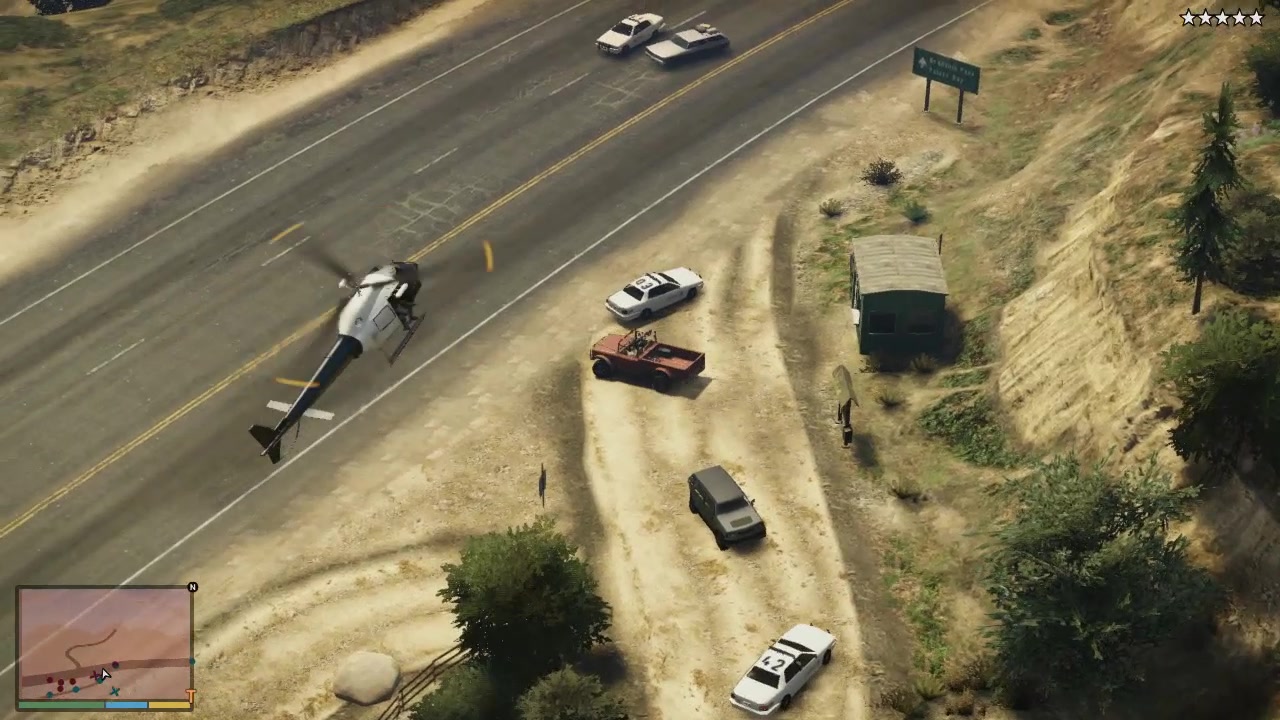Select the orange T blip on minimap

point(190,694)
